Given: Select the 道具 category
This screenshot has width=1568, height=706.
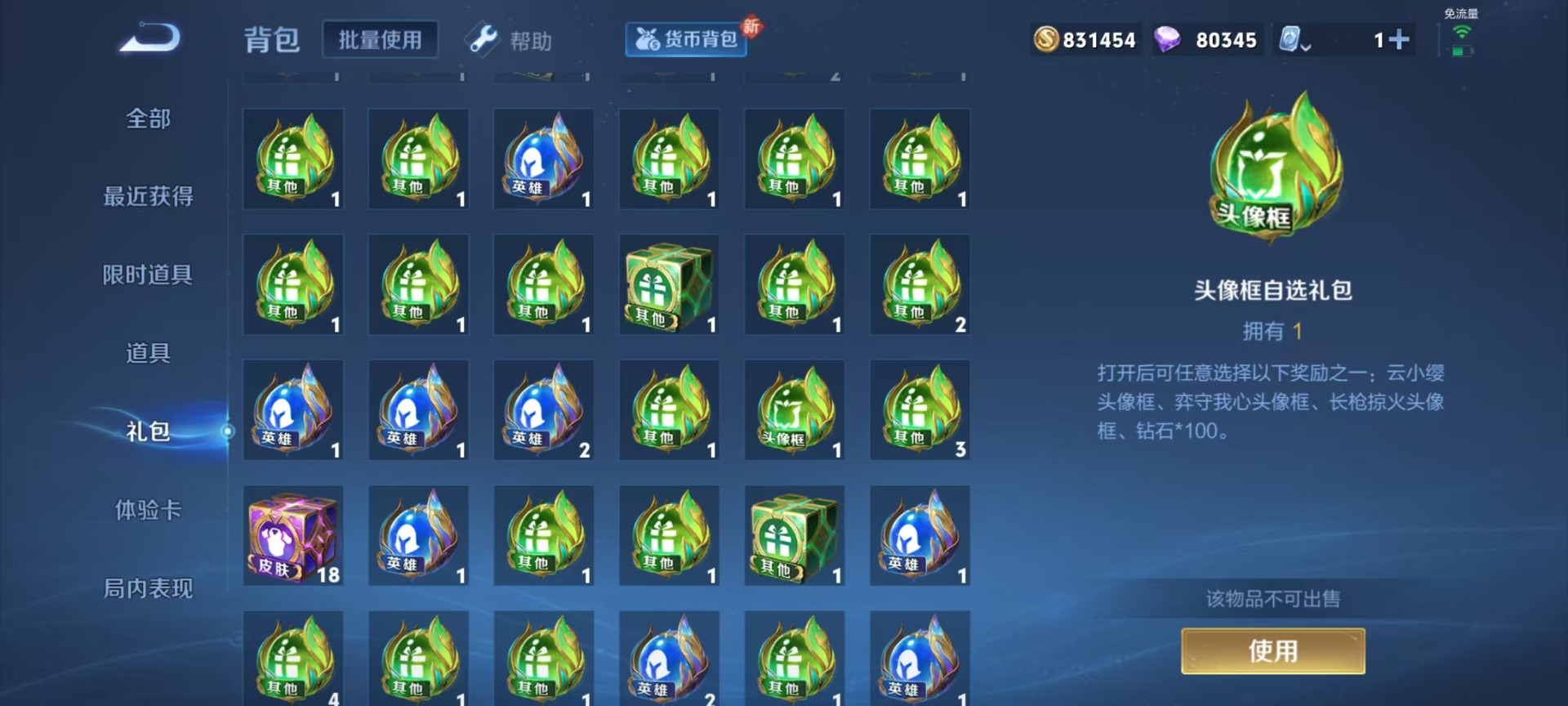Looking at the screenshot, I should coord(148,353).
